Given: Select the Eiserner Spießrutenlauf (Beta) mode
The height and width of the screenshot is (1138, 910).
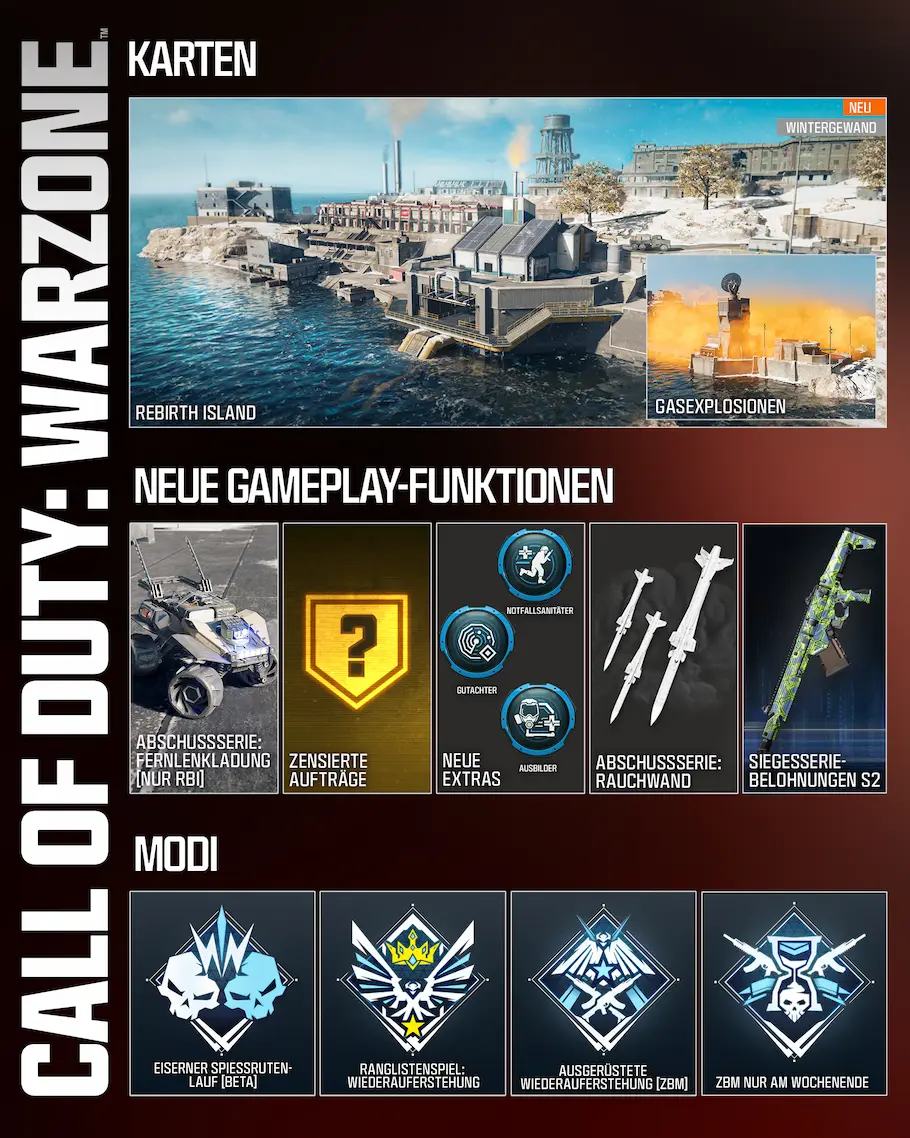Looking at the screenshot, I should [x=222, y=992].
